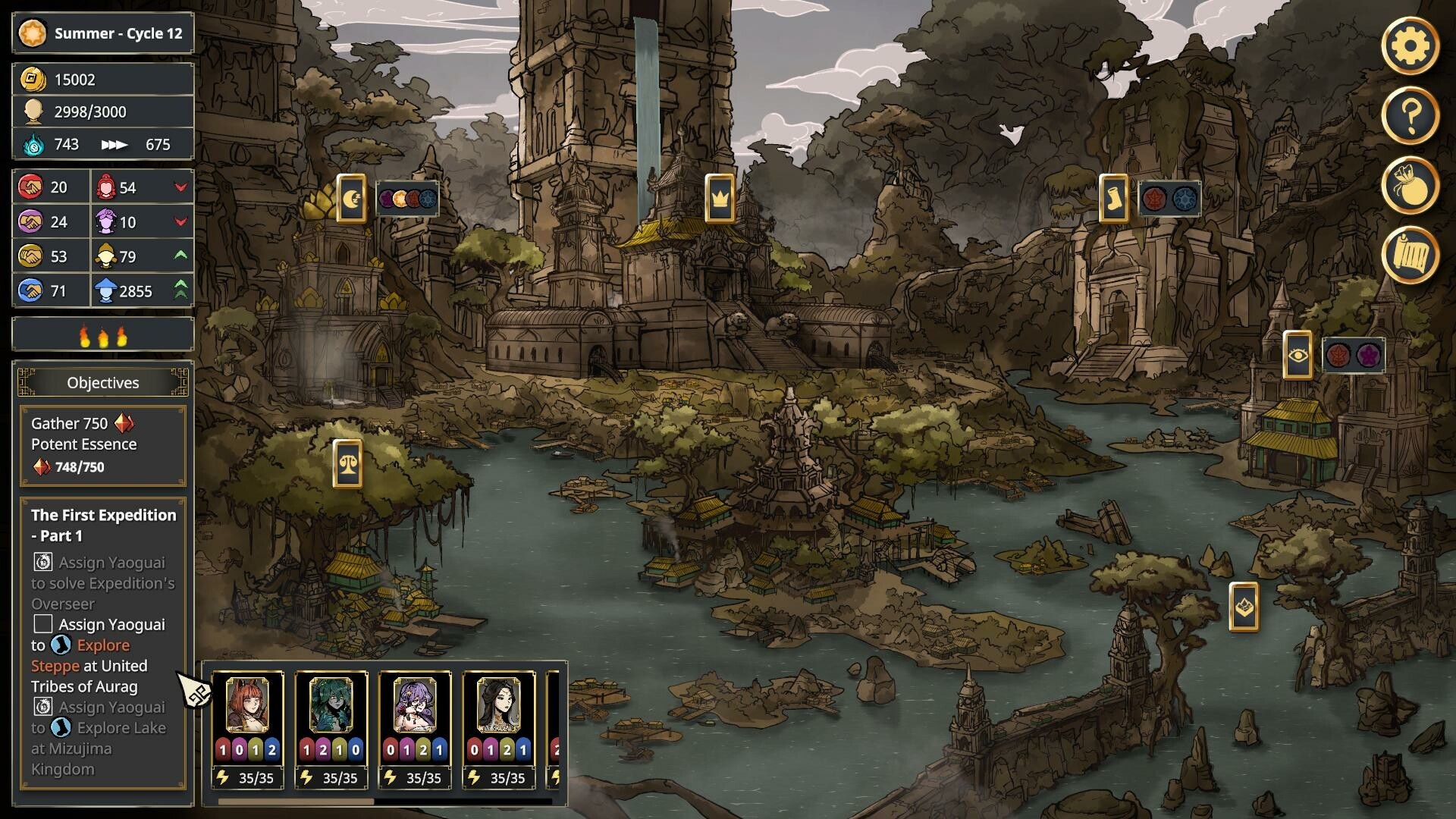This screenshot has height=819, width=1456.
Task: Open the Gather 750 Potent Essence objective
Action: 103,445
